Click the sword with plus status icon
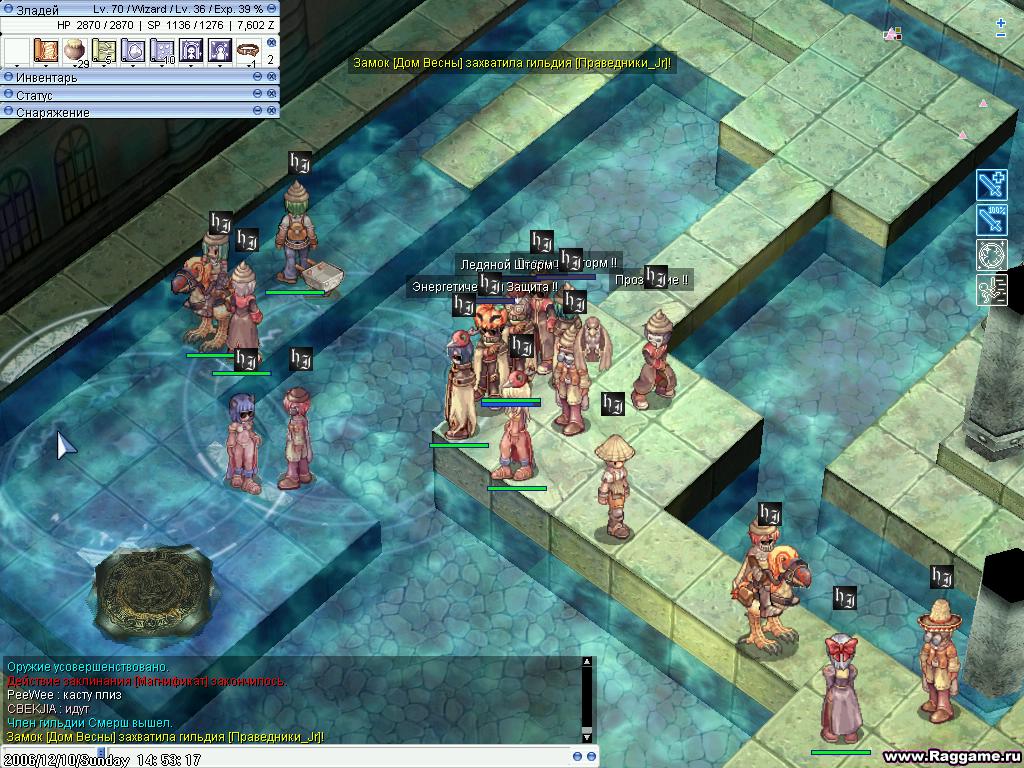Viewport: 1024px width, 768px height. tap(991, 185)
